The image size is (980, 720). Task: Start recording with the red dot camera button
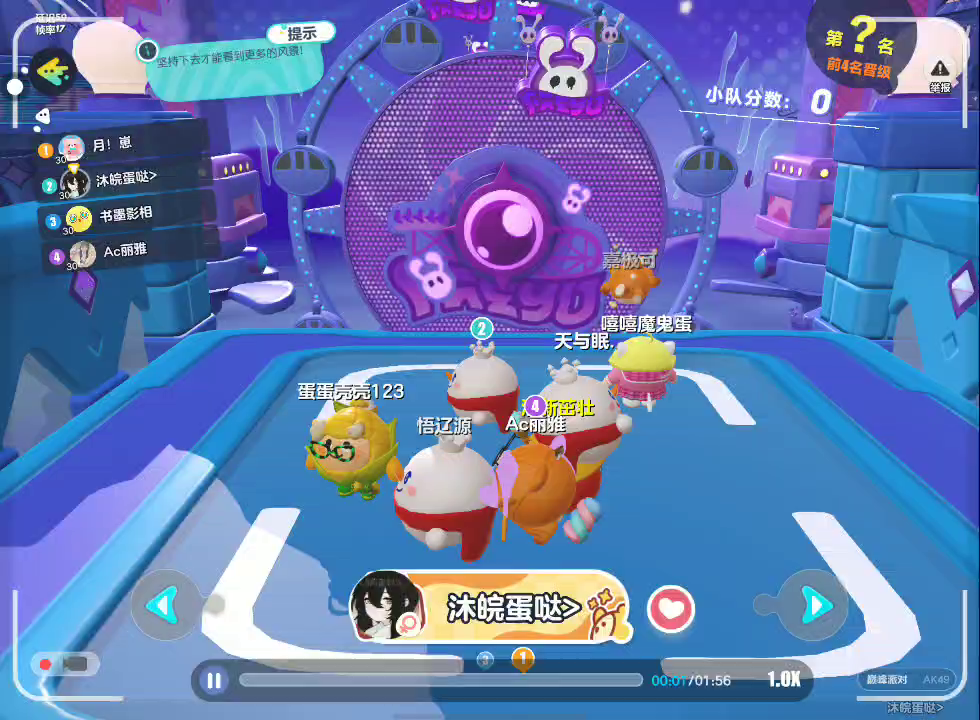[x=61, y=664]
